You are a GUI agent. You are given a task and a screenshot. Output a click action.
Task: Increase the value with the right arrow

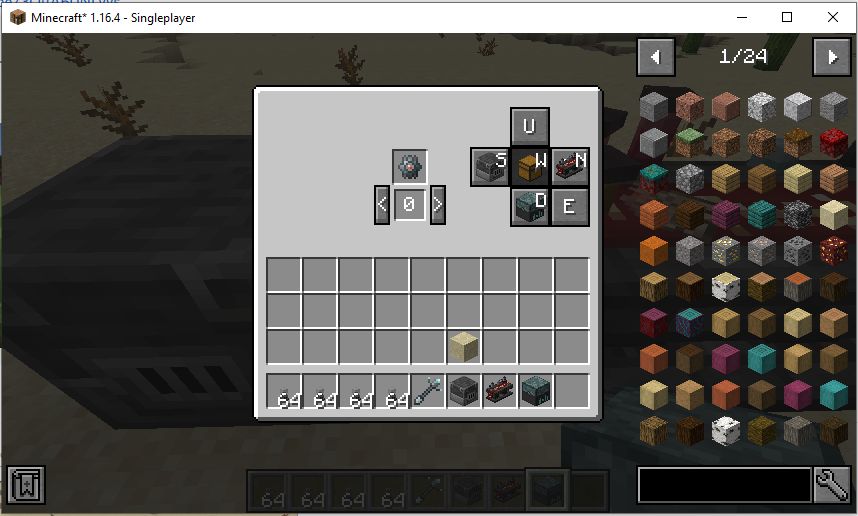(x=437, y=206)
